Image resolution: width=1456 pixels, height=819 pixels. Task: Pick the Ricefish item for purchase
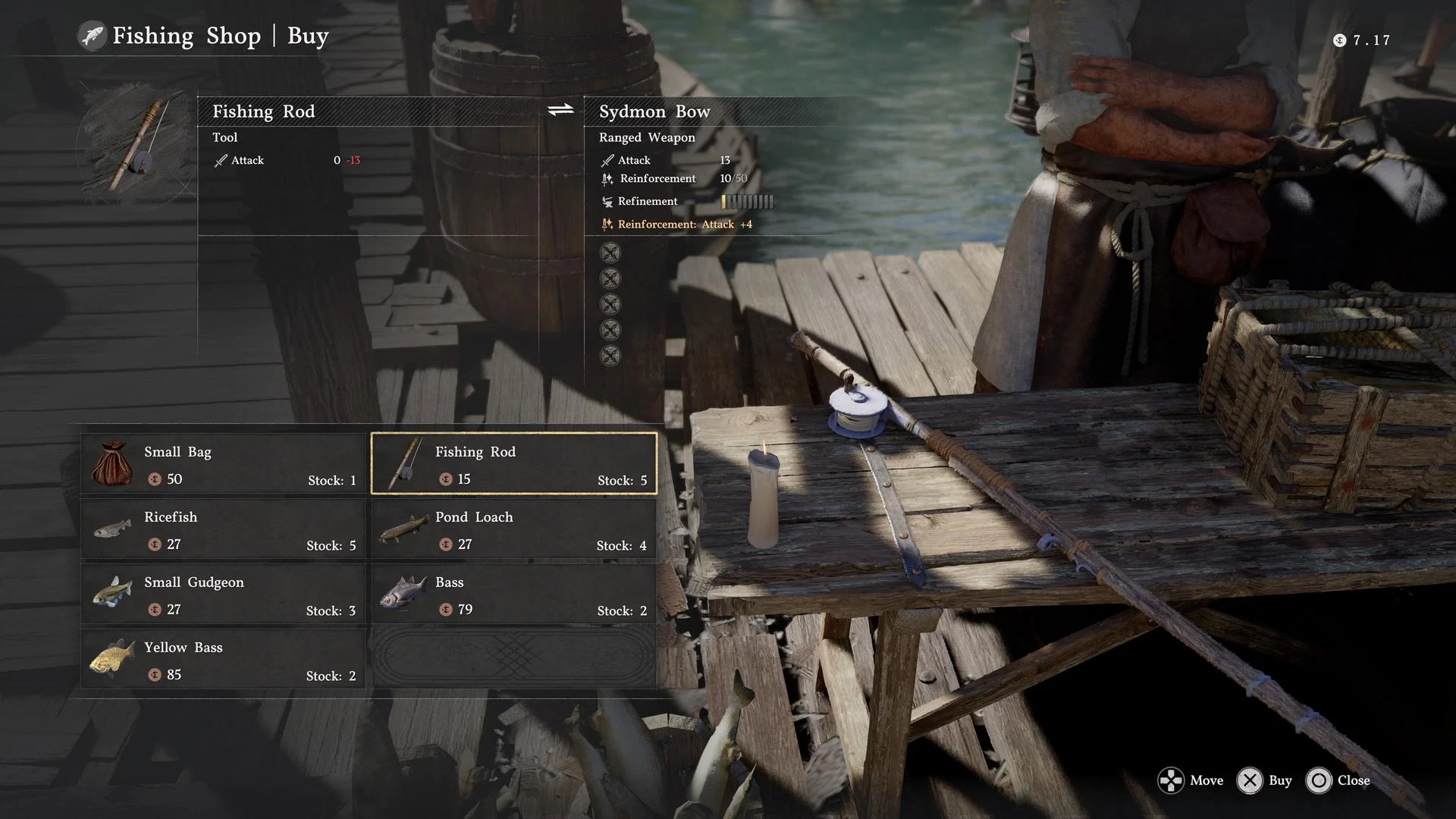coord(223,529)
